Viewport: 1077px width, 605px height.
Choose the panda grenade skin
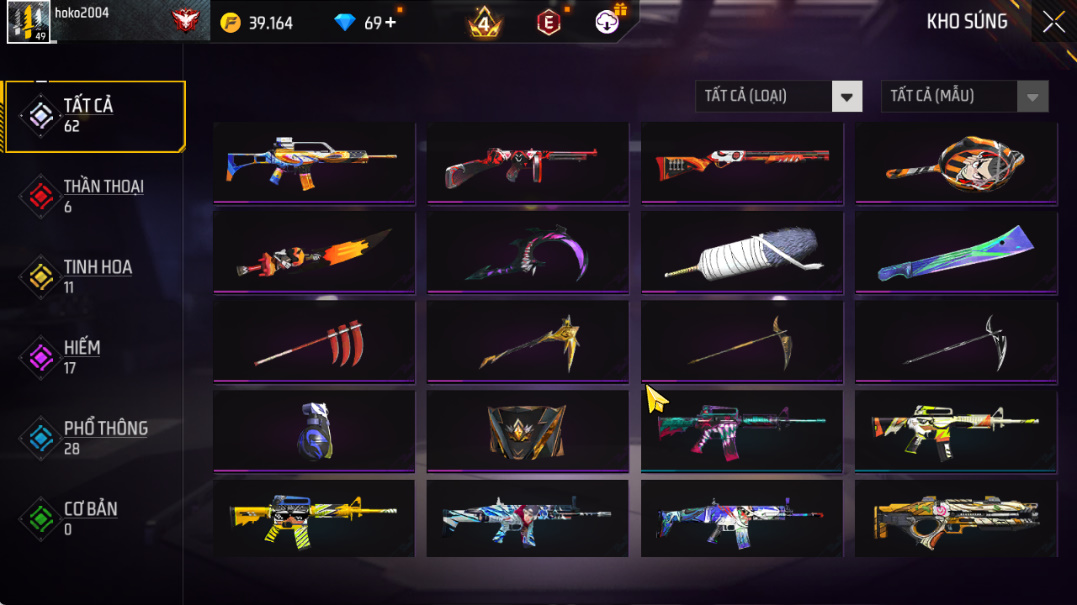pos(314,430)
